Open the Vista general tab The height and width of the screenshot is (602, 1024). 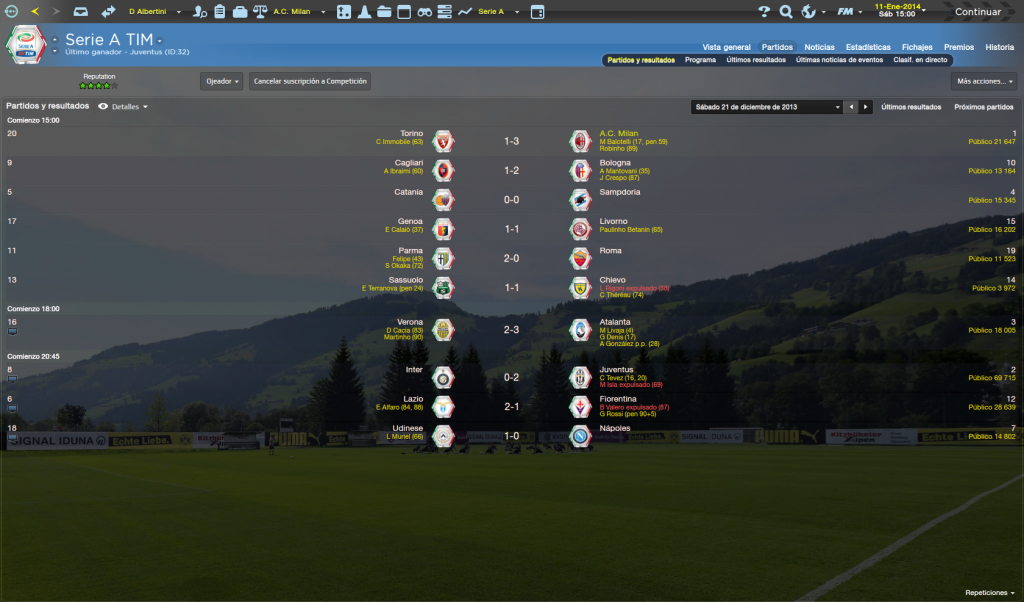[726, 47]
